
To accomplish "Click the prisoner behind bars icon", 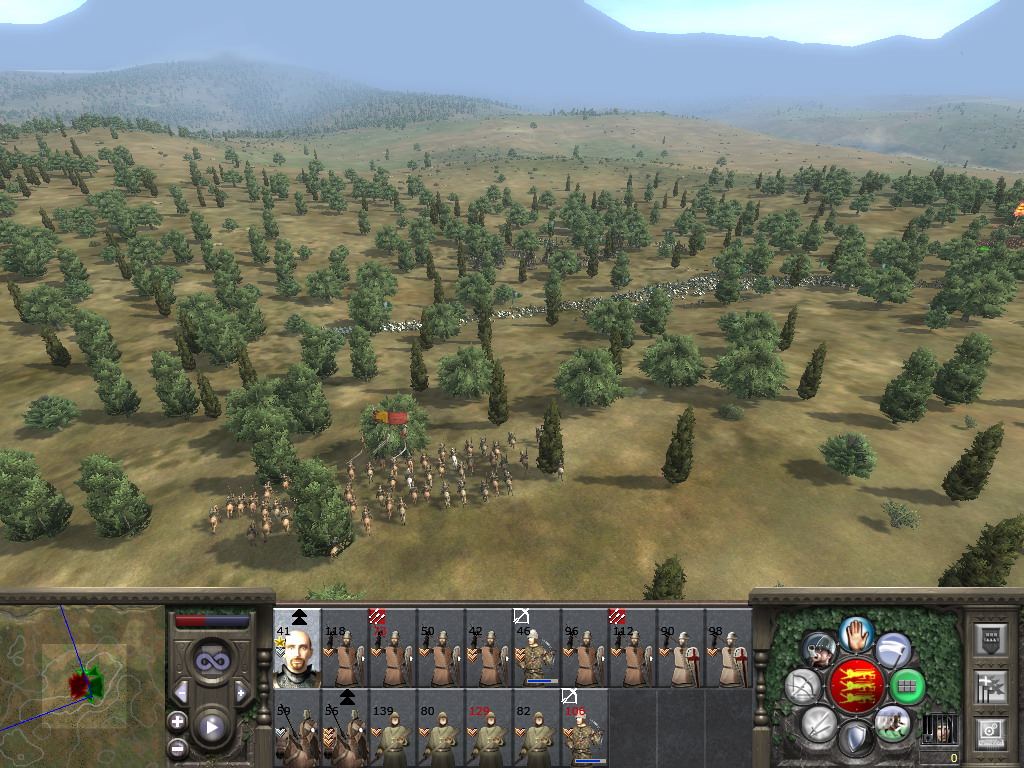I will [937, 729].
